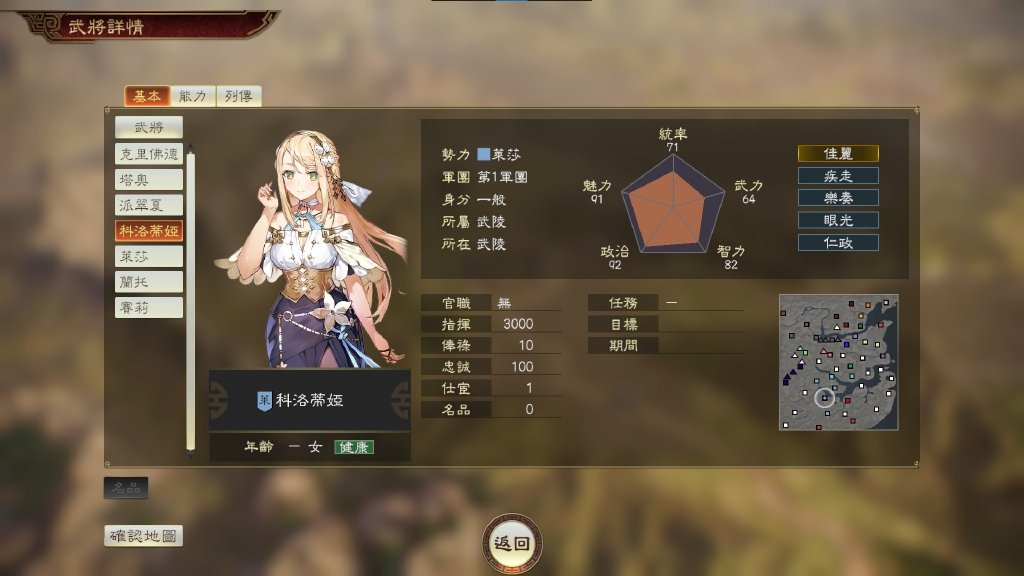Choose the 樂奏 trait
The width and height of the screenshot is (1024, 576).
(x=838, y=197)
